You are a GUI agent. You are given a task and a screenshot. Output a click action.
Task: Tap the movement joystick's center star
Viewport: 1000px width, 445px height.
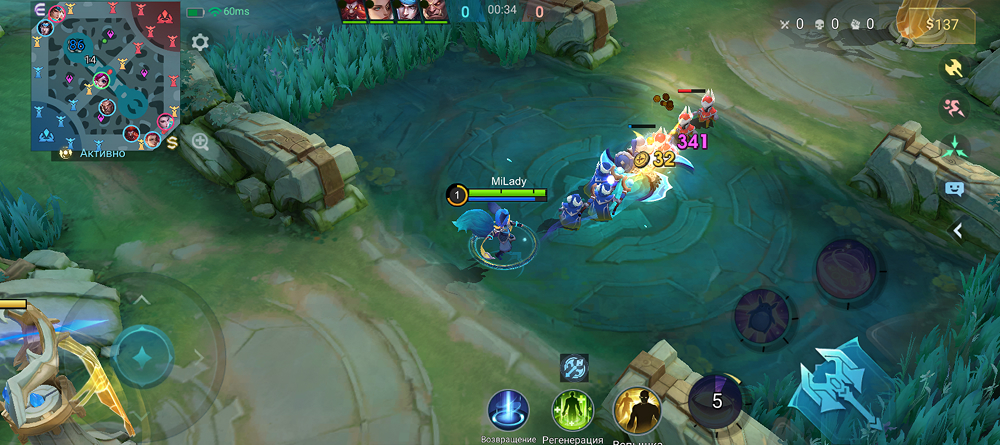pyautogui.click(x=141, y=357)
